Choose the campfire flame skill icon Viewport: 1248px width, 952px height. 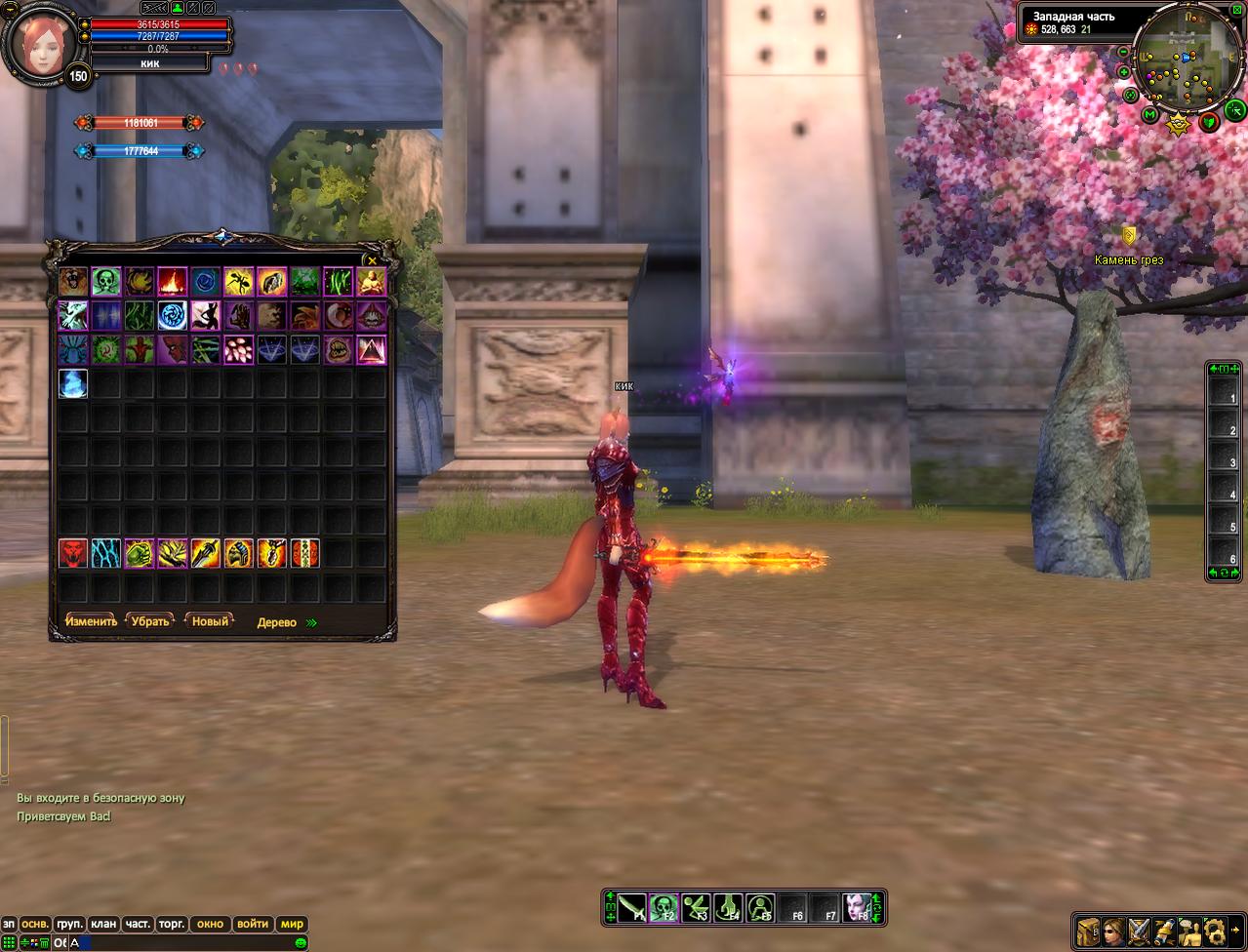click(173, 282)
